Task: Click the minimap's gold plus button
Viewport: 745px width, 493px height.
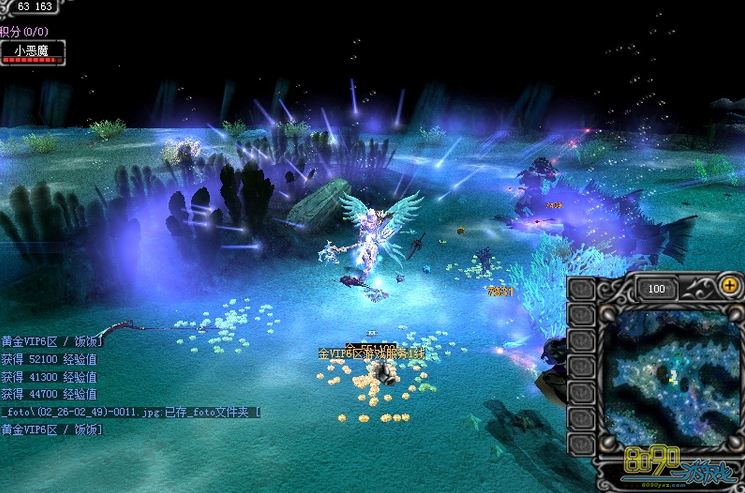Action: point(729,286)
